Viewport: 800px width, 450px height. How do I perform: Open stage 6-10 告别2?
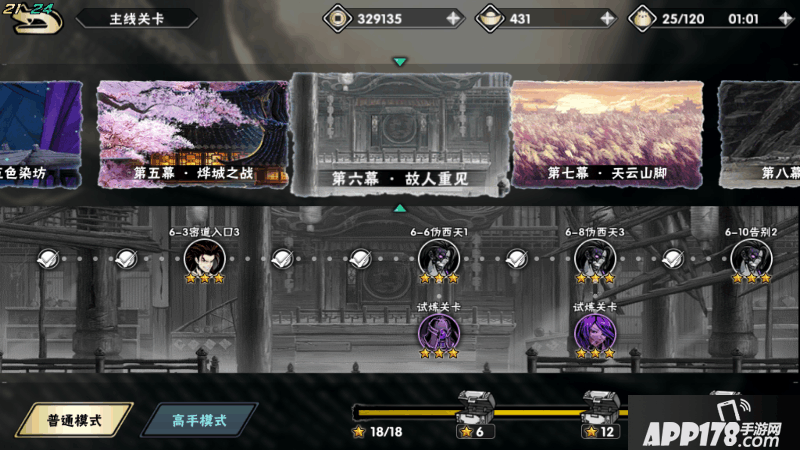750,258
